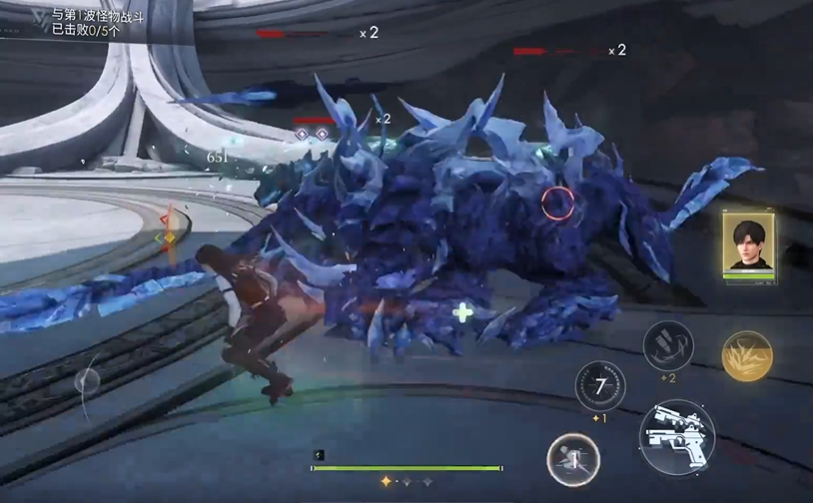Touch the virtual movement joystick
Viewport: 813px width, 503px height.
(x=88, y=381)
